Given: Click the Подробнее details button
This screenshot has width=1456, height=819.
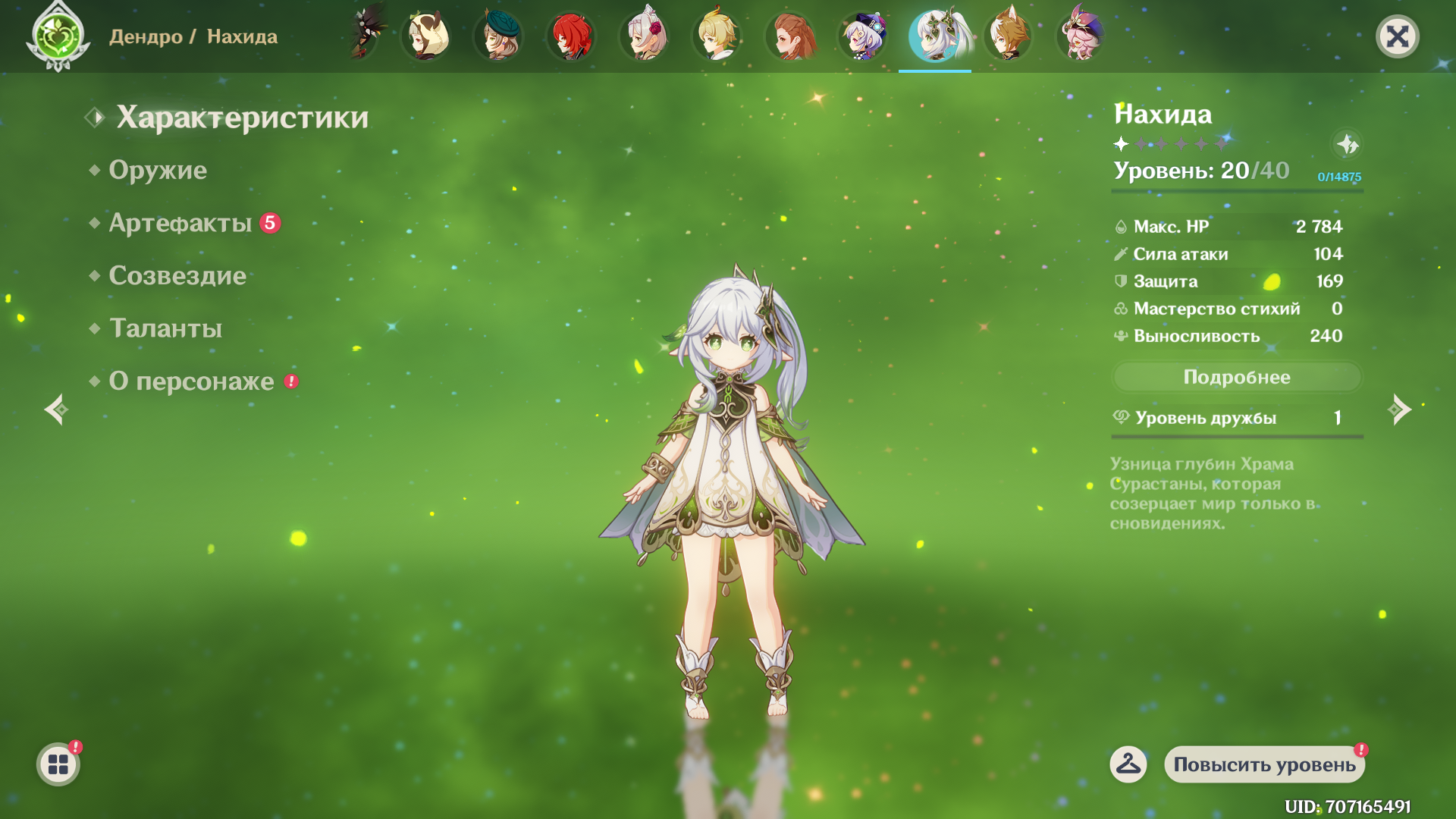Looking at the screenshot, I should pyautogui.click(x=1237, y=377).
